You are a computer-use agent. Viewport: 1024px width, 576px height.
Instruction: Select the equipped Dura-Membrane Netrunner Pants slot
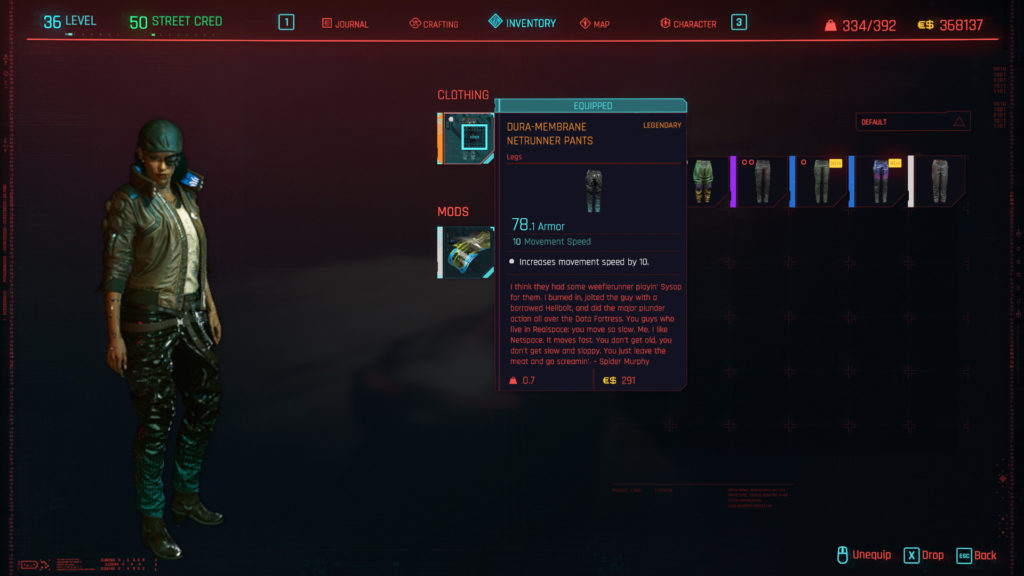(x=466, y=138)
